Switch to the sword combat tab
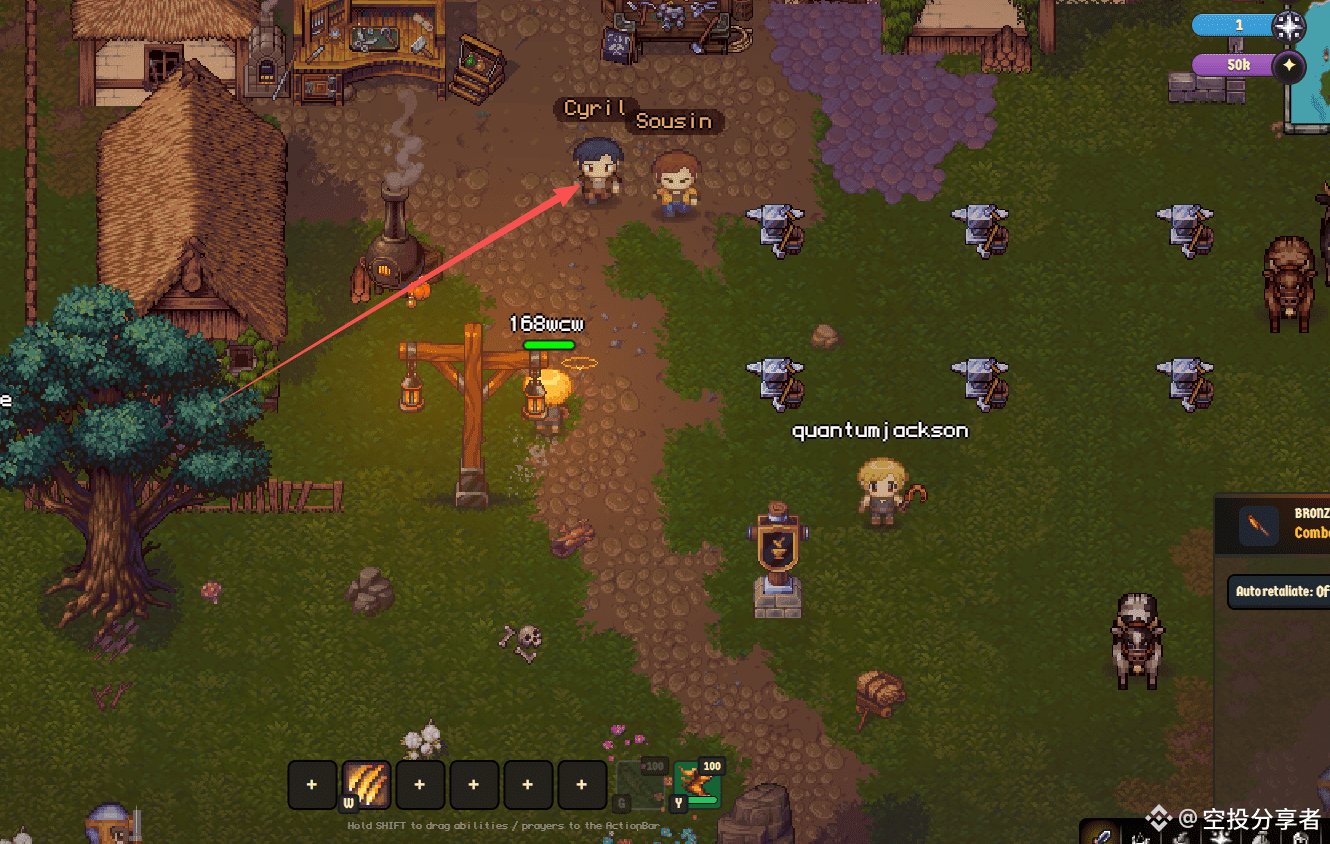The height and width of the screenshot is (844, 1330). pos(1101,834)
